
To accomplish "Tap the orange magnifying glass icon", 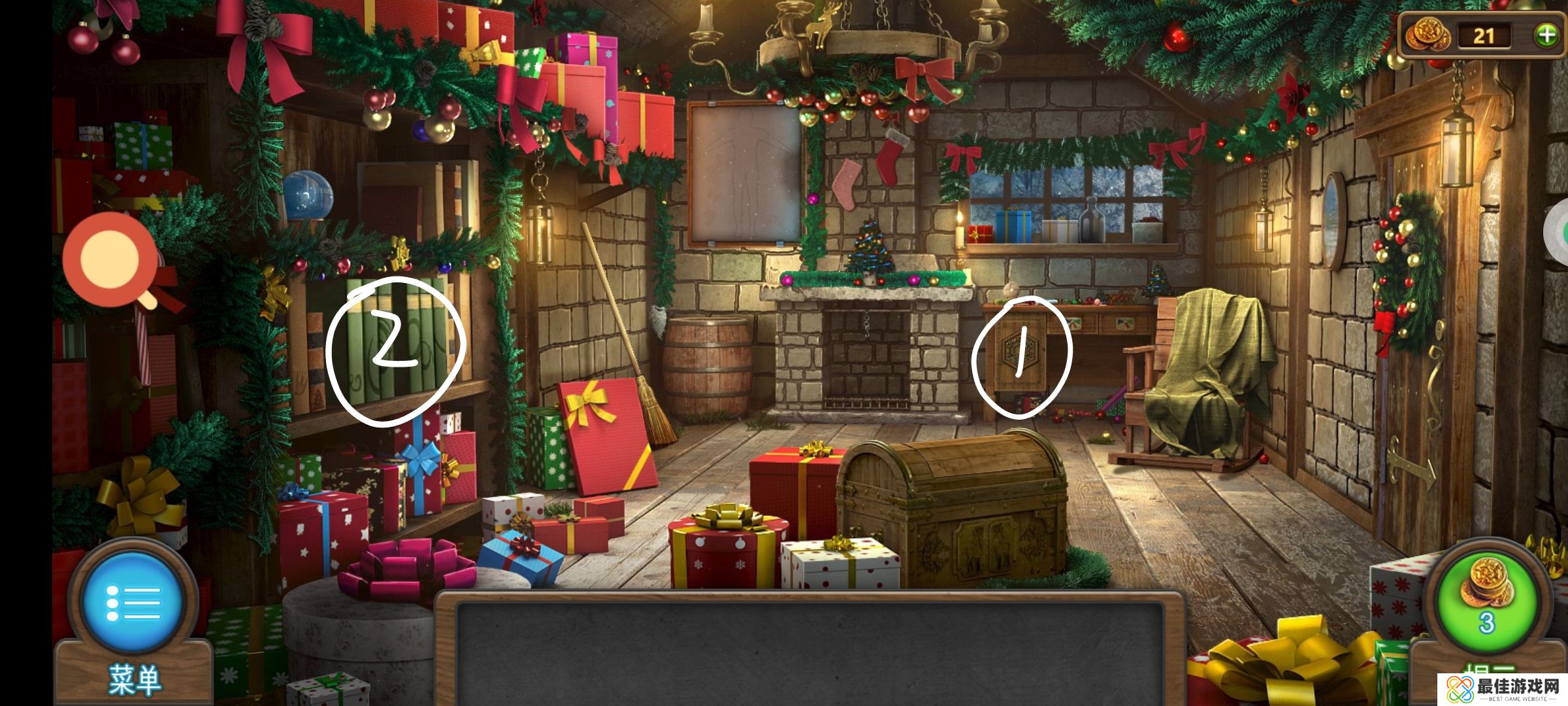I will (x=110, y=260).
